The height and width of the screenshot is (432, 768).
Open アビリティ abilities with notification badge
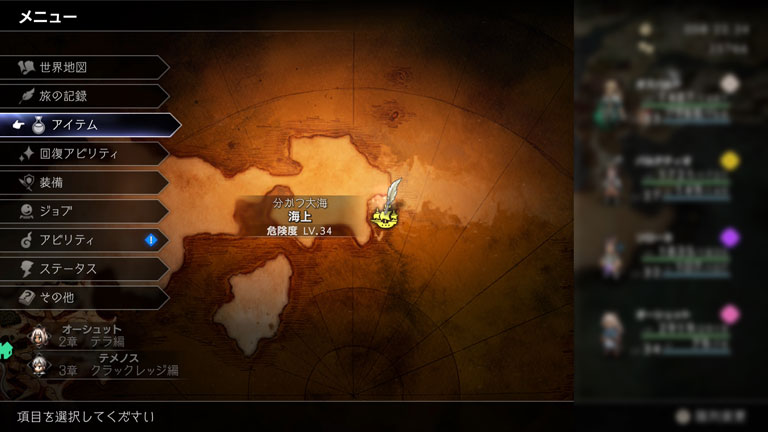click(85, 240)
